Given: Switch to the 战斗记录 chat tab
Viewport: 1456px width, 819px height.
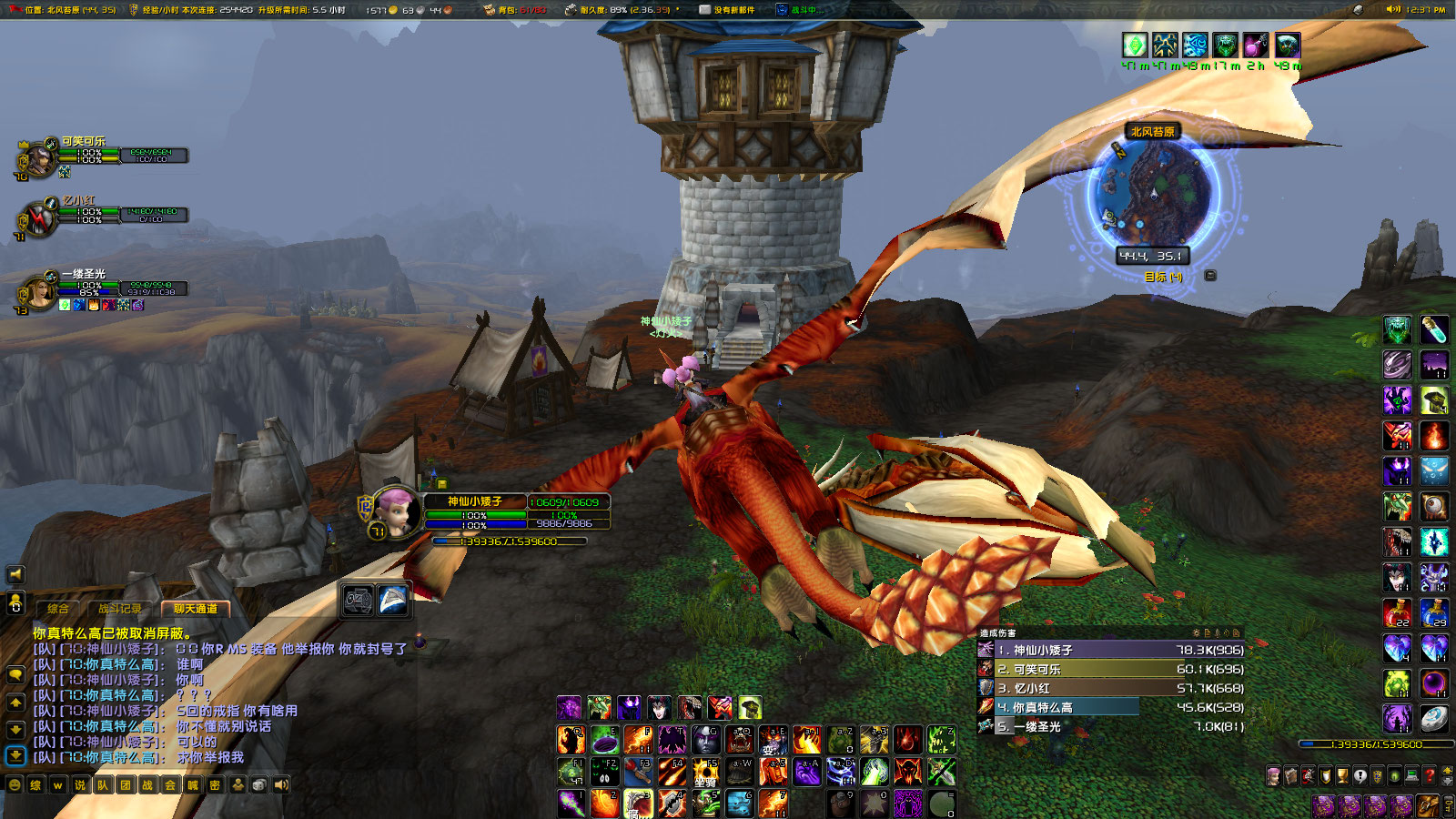Looking at the screenshot, I should tap(119, 609).
